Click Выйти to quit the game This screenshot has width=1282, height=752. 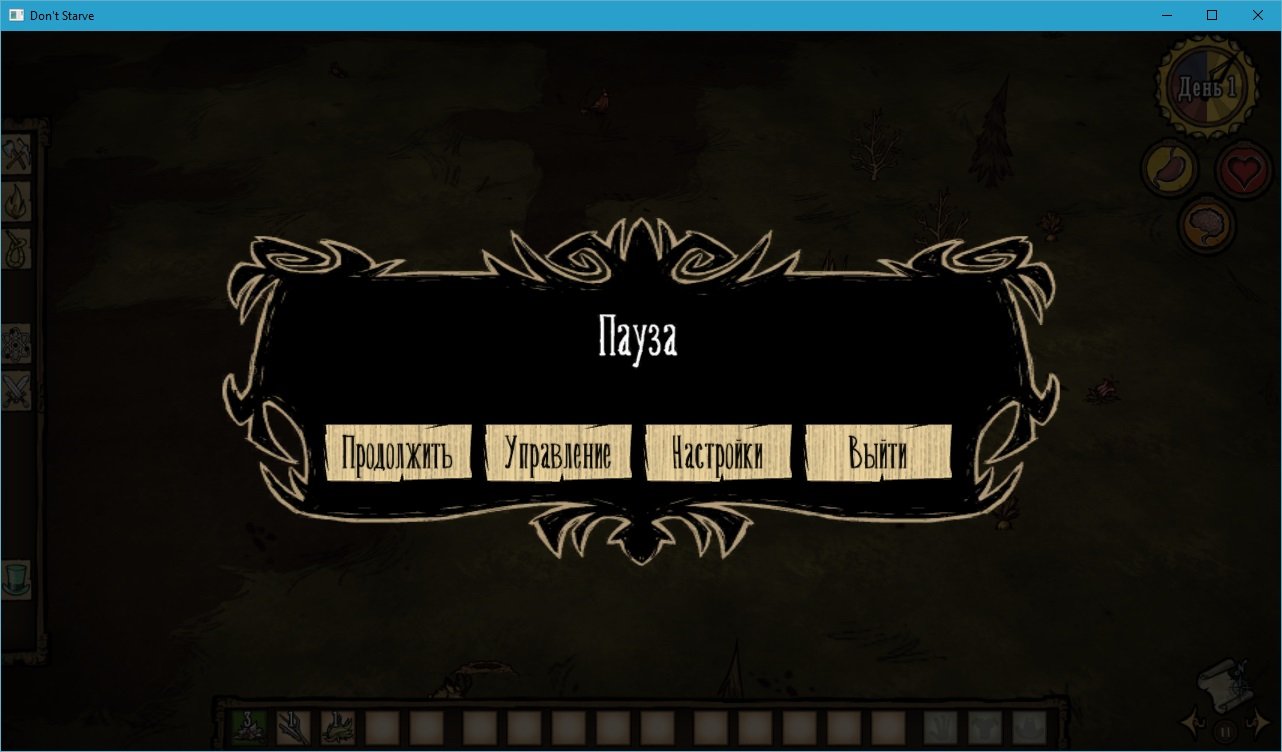877,453
